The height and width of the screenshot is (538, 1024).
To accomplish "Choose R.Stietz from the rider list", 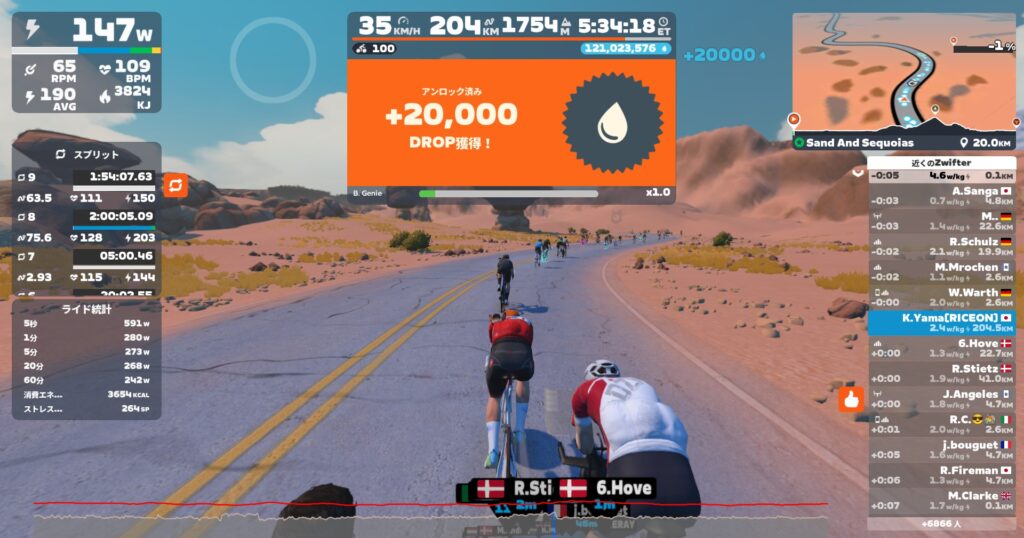I will click(x=941, y=374).
